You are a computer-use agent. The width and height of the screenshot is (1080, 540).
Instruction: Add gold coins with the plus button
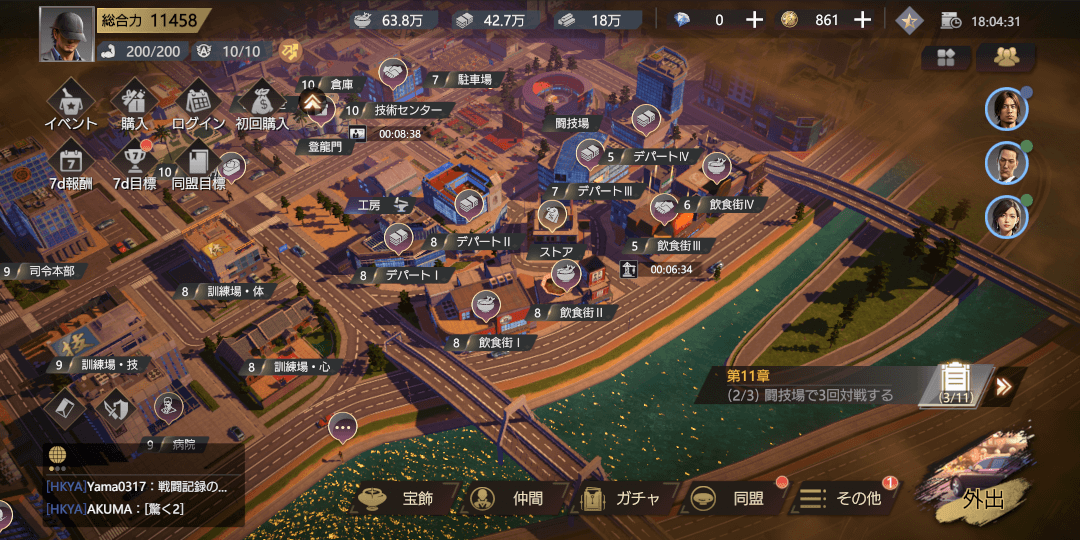[863, 20]
